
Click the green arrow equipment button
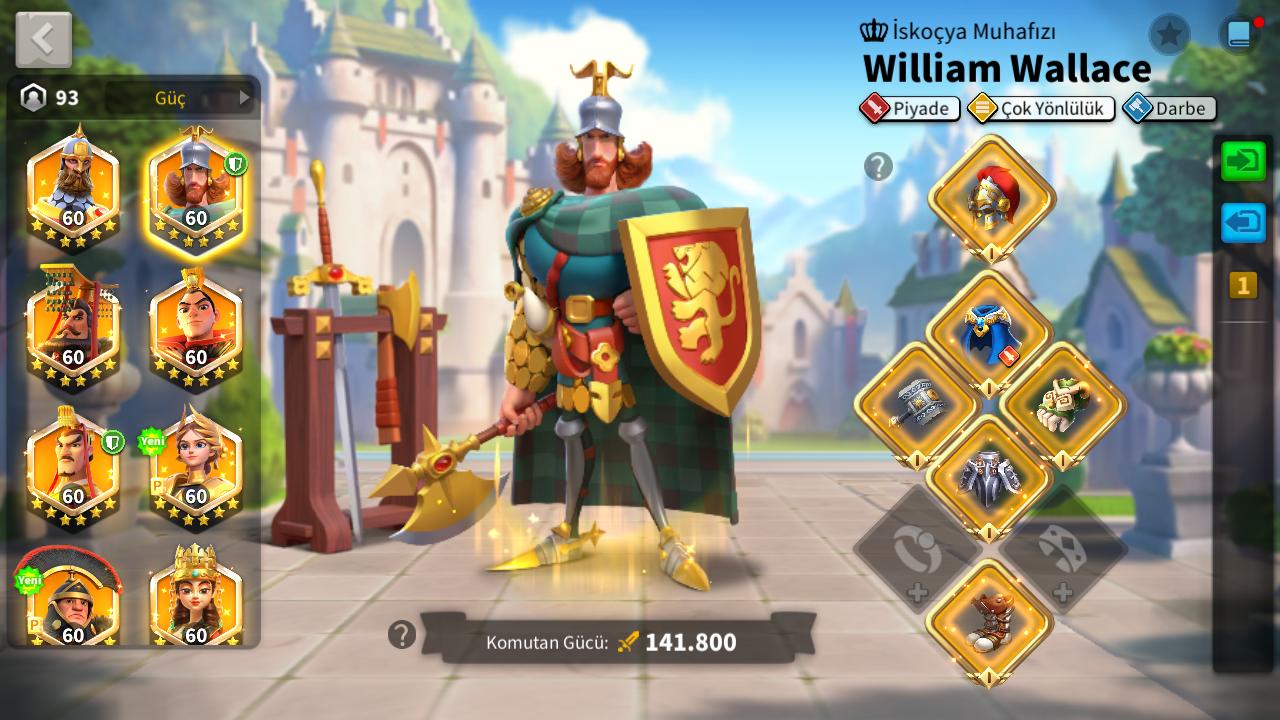tap(1243, 162)
